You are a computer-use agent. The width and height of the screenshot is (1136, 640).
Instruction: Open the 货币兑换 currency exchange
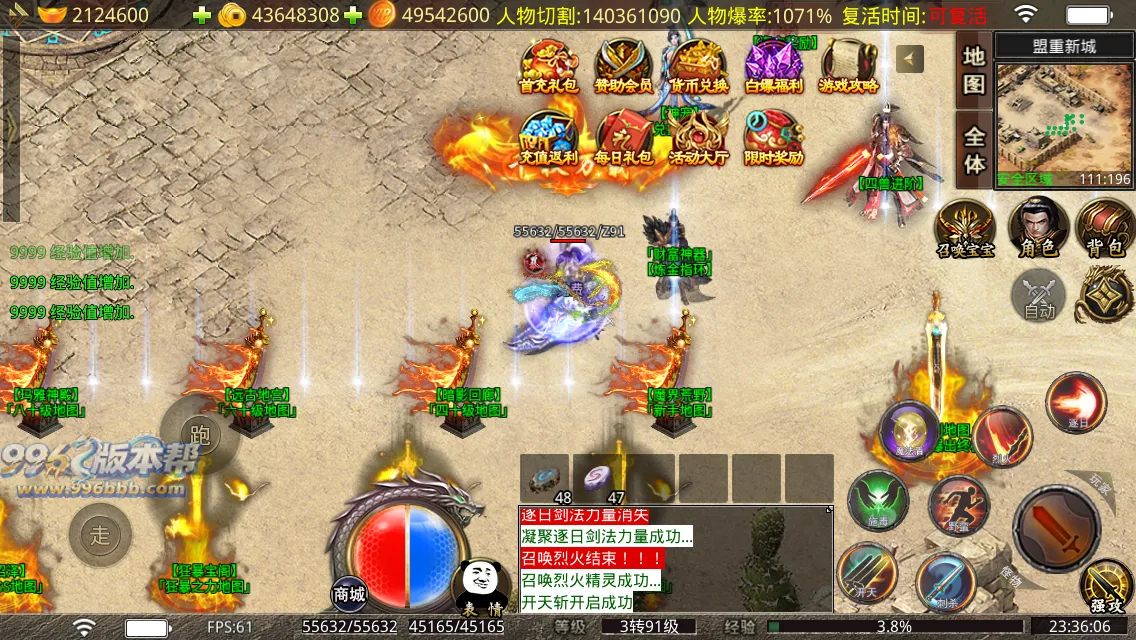(x=699, y=68)
